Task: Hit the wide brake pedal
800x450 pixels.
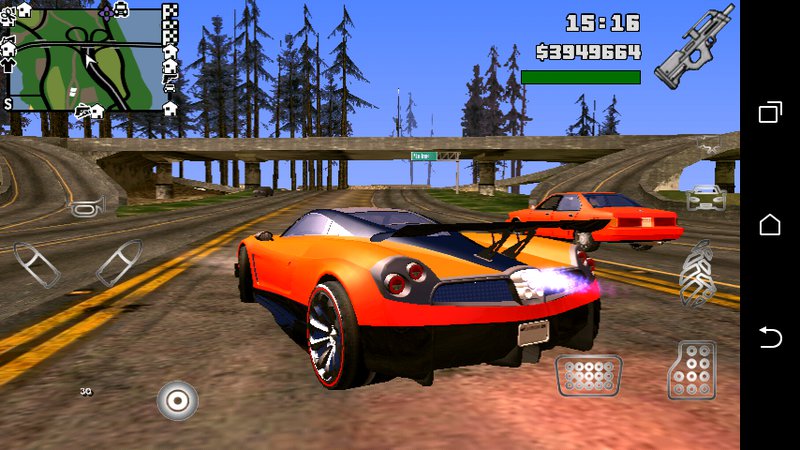Action: (589, 375)
